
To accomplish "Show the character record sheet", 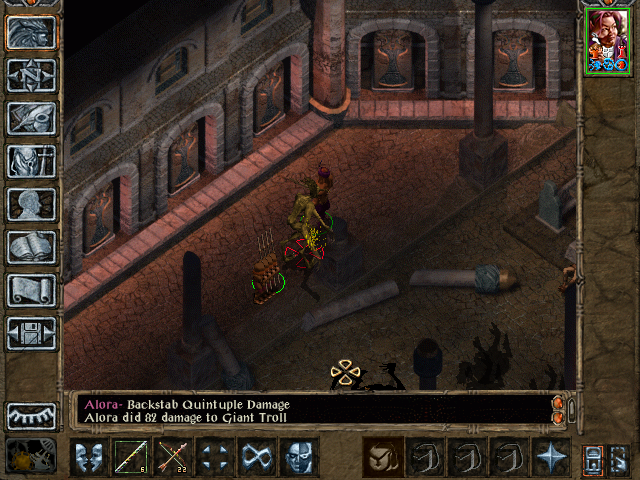I will coord(31,204).
